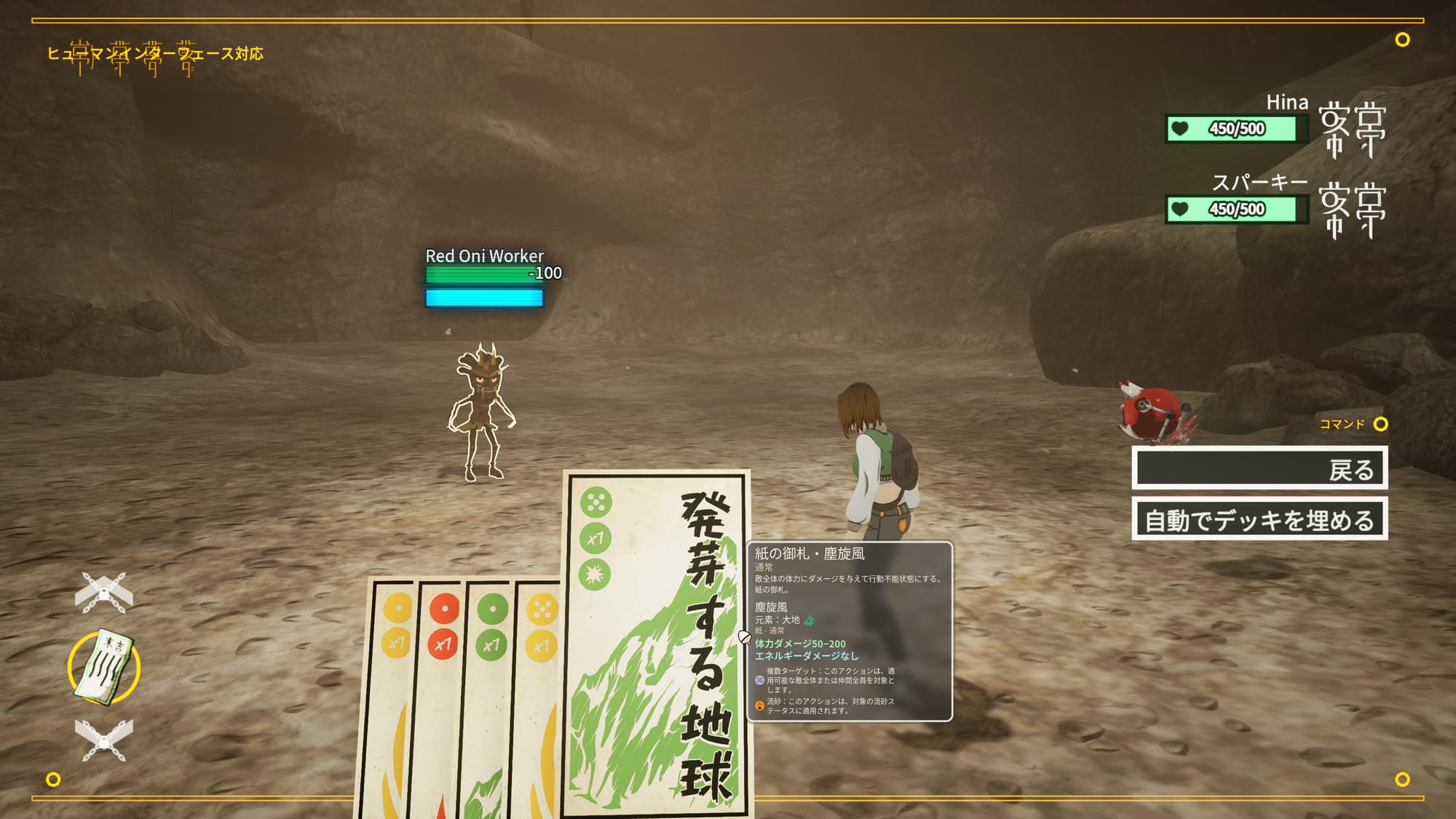The image size is (1456, 819).
Task: Choose the green single-dot card
Action: point(488,692)
